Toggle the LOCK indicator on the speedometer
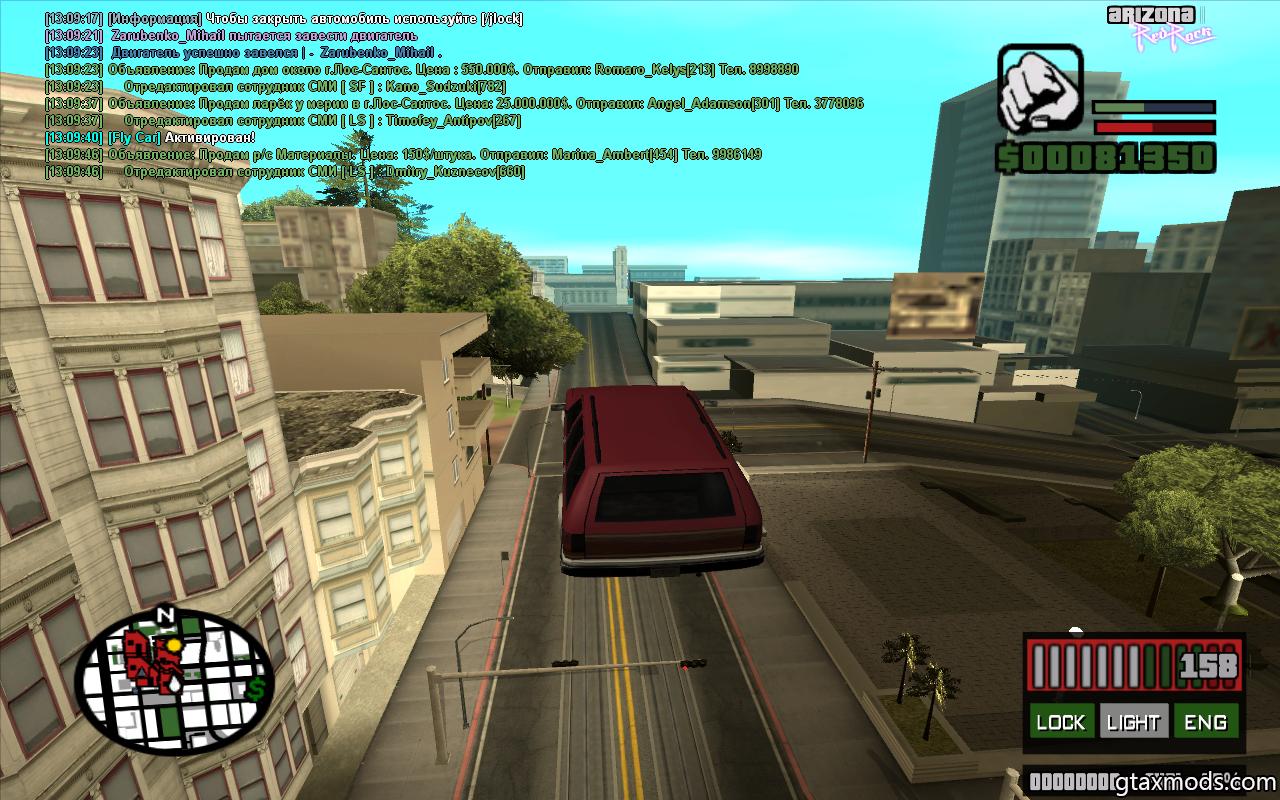1280x800 pixels. coord(1060,722)
